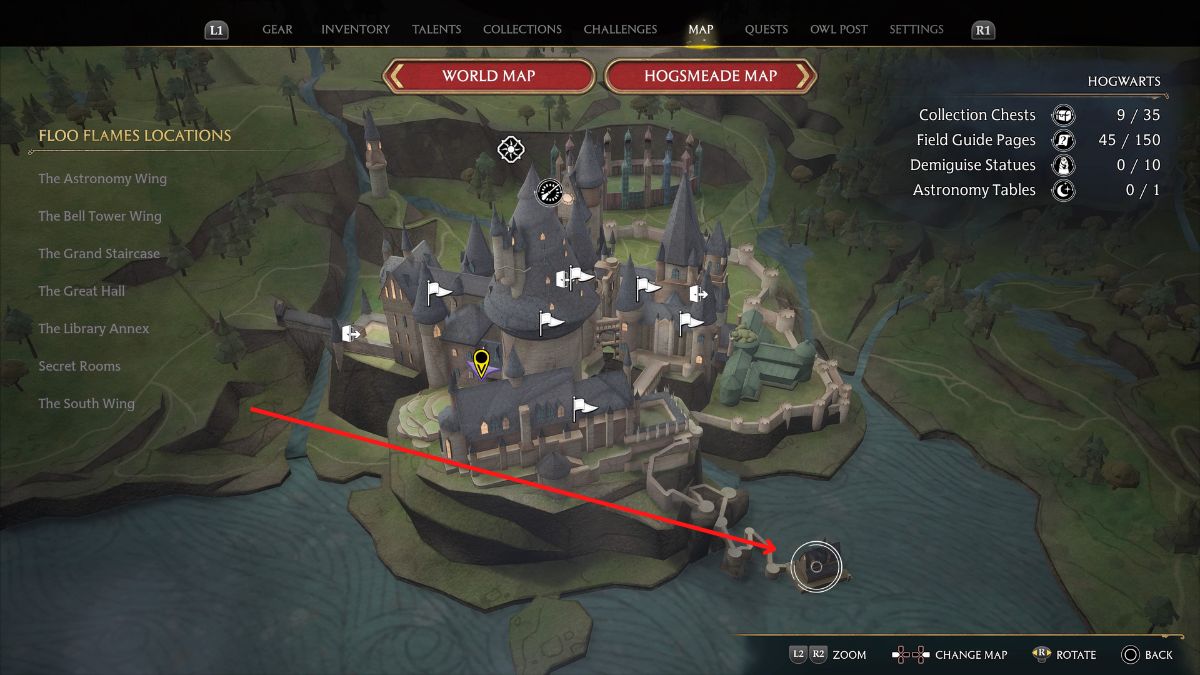
Task: Select The Astronomy Wing floo location
Action: point(102,179)
